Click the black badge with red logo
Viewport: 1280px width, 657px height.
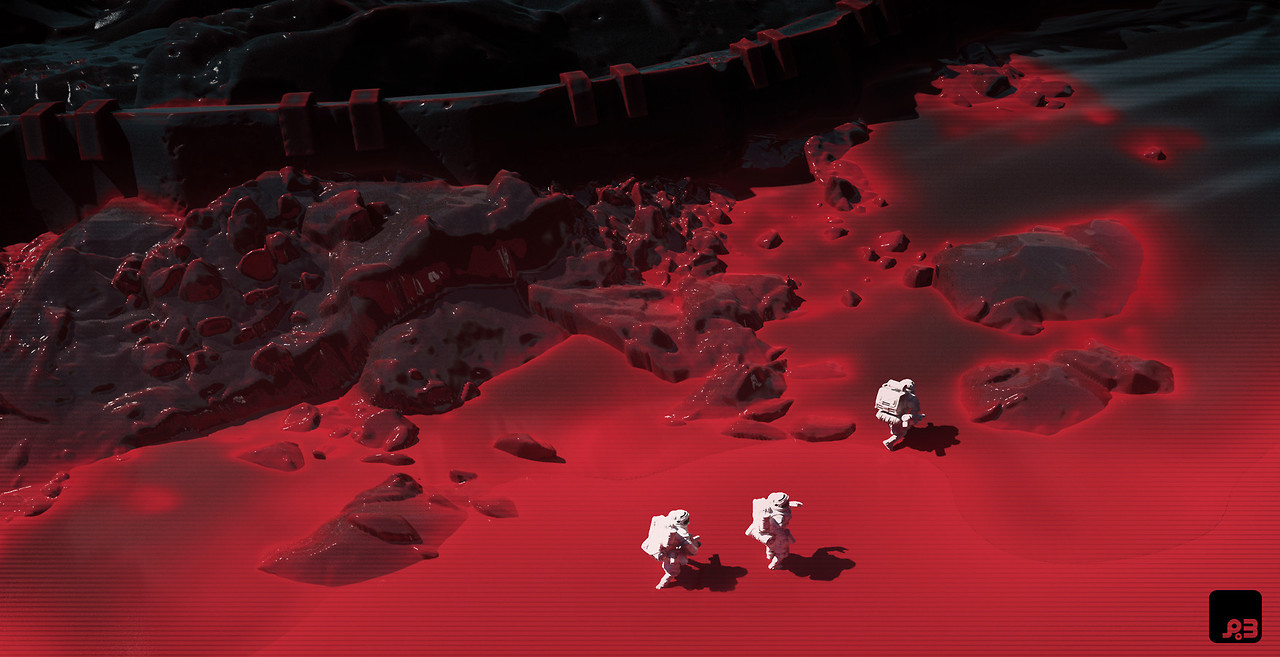point(1235,616)
